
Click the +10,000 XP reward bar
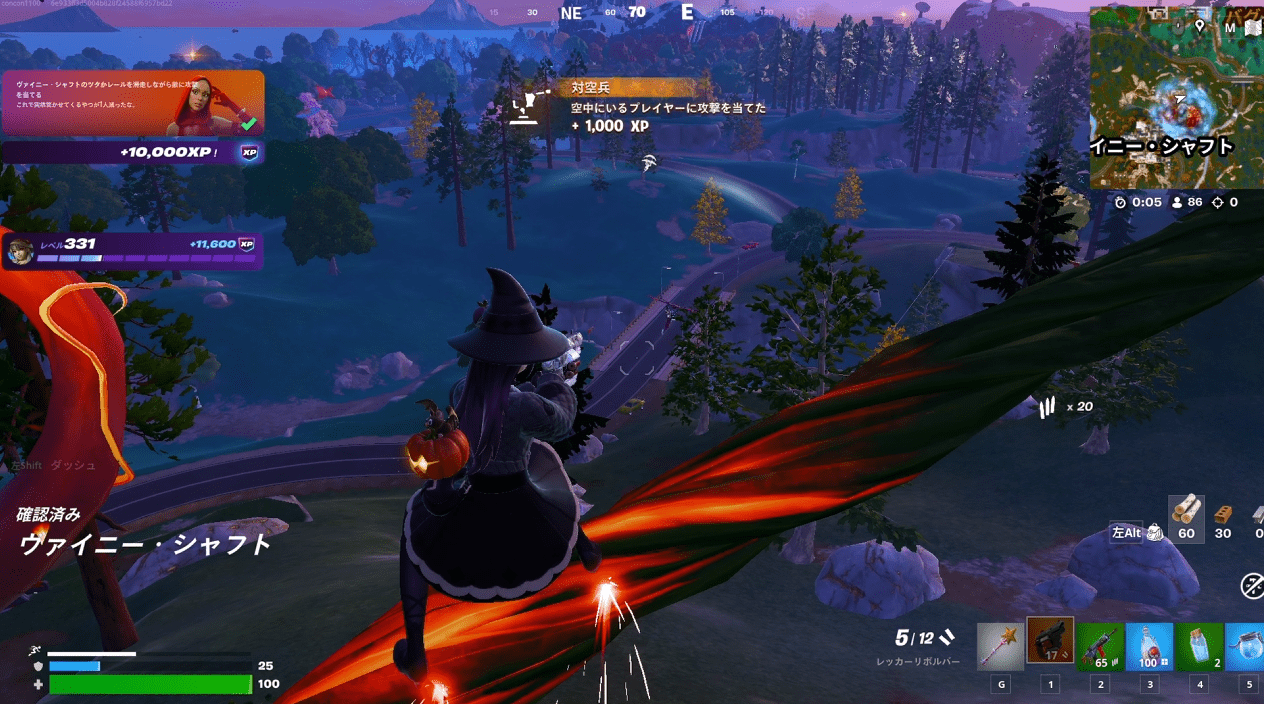tap(133, 152)
